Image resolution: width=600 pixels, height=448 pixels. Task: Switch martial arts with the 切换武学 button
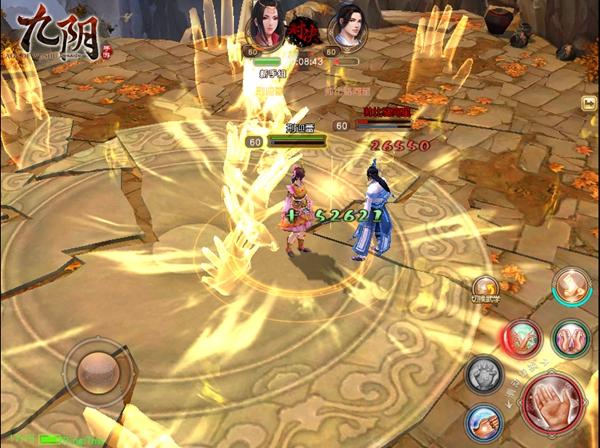[x=486, y=288]
